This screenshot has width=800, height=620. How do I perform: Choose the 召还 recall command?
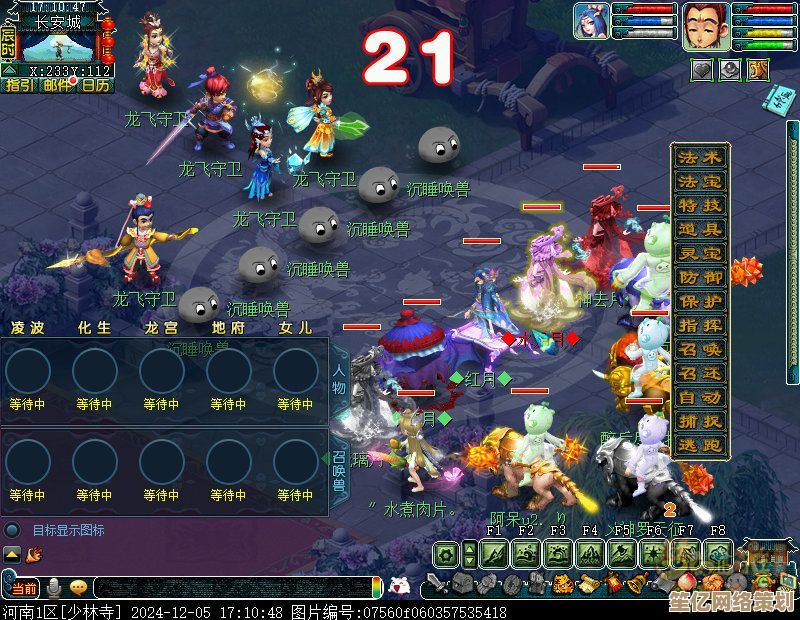(699, 373)
